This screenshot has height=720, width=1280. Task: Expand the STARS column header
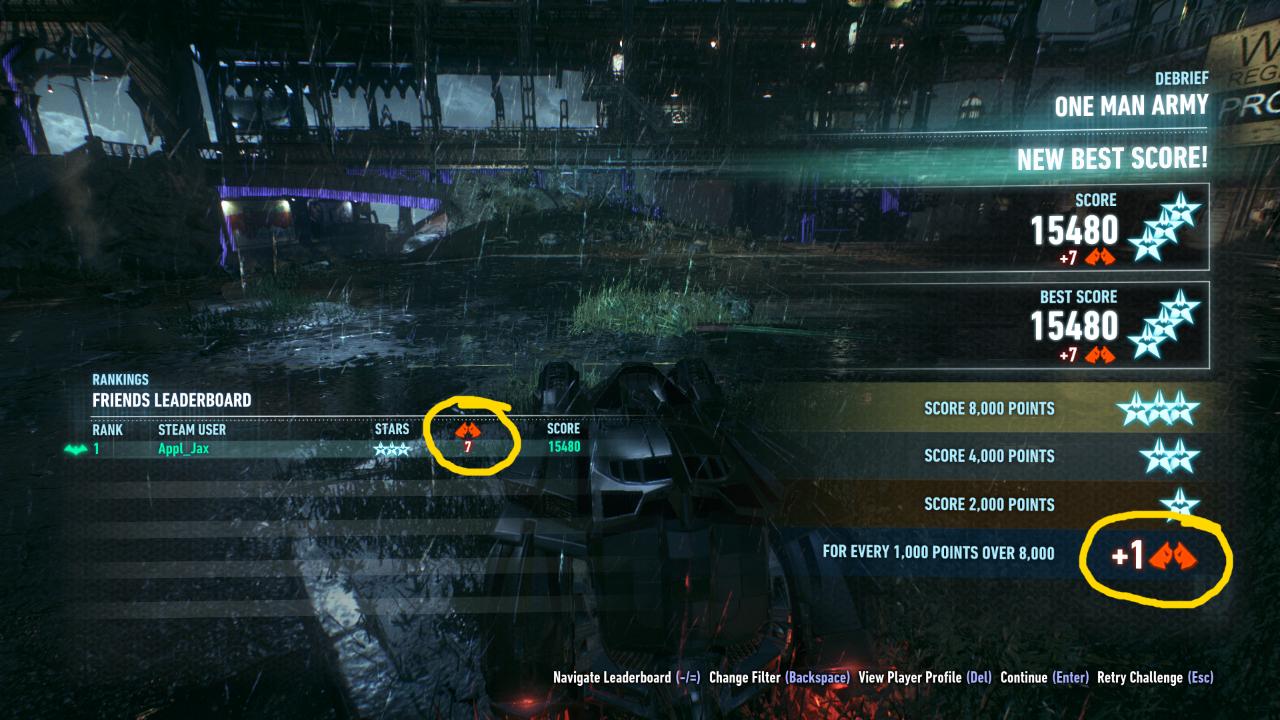click(394, 429)
